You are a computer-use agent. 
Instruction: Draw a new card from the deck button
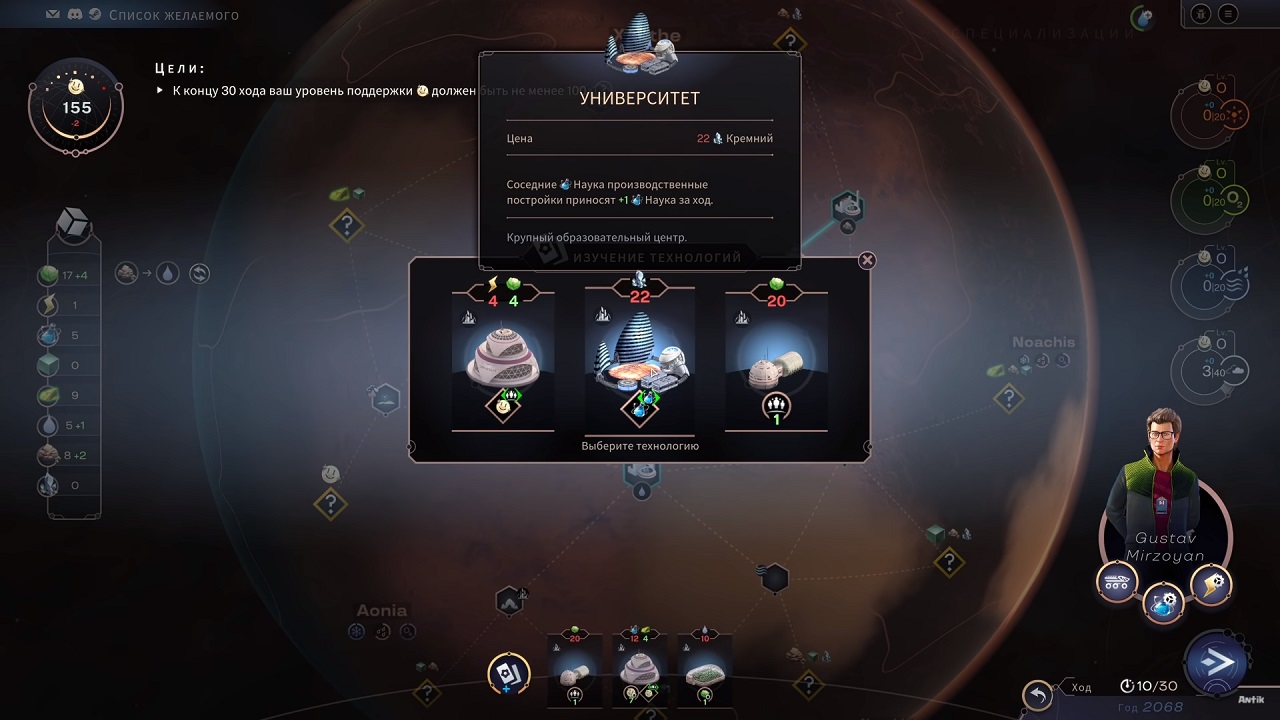tap(508, 674)
